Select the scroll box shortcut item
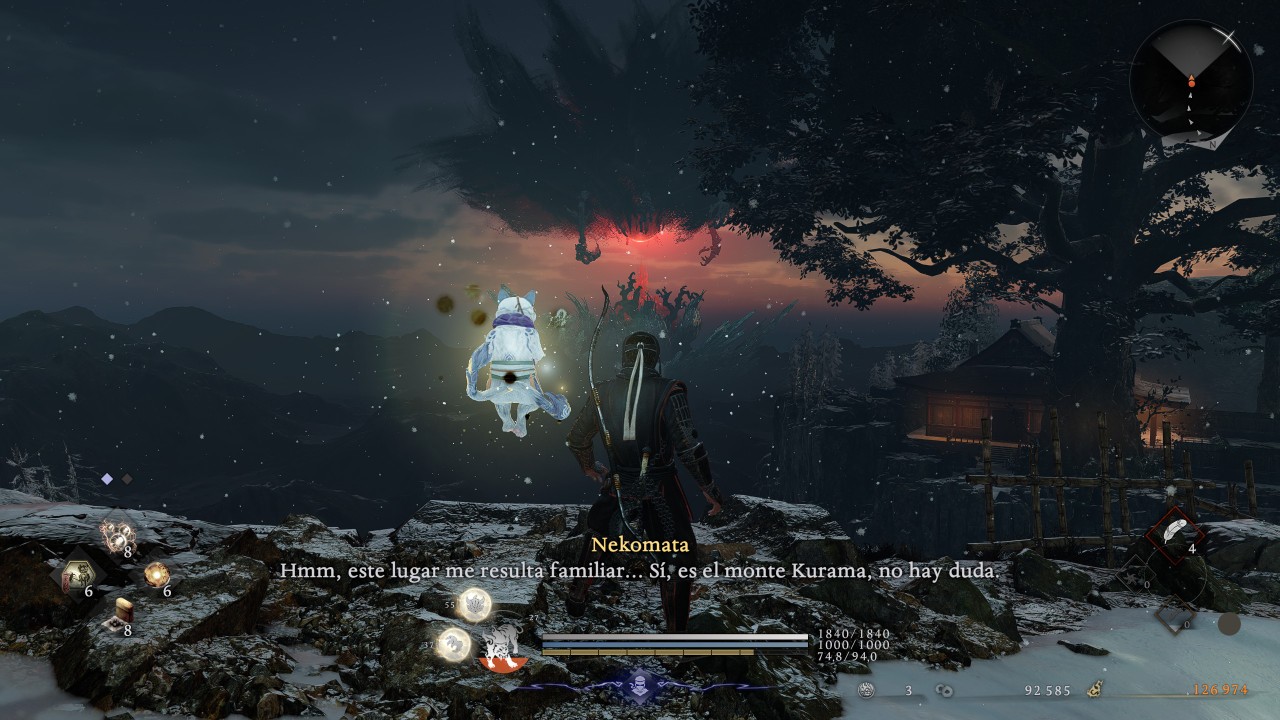 click(x=122, y=615)
